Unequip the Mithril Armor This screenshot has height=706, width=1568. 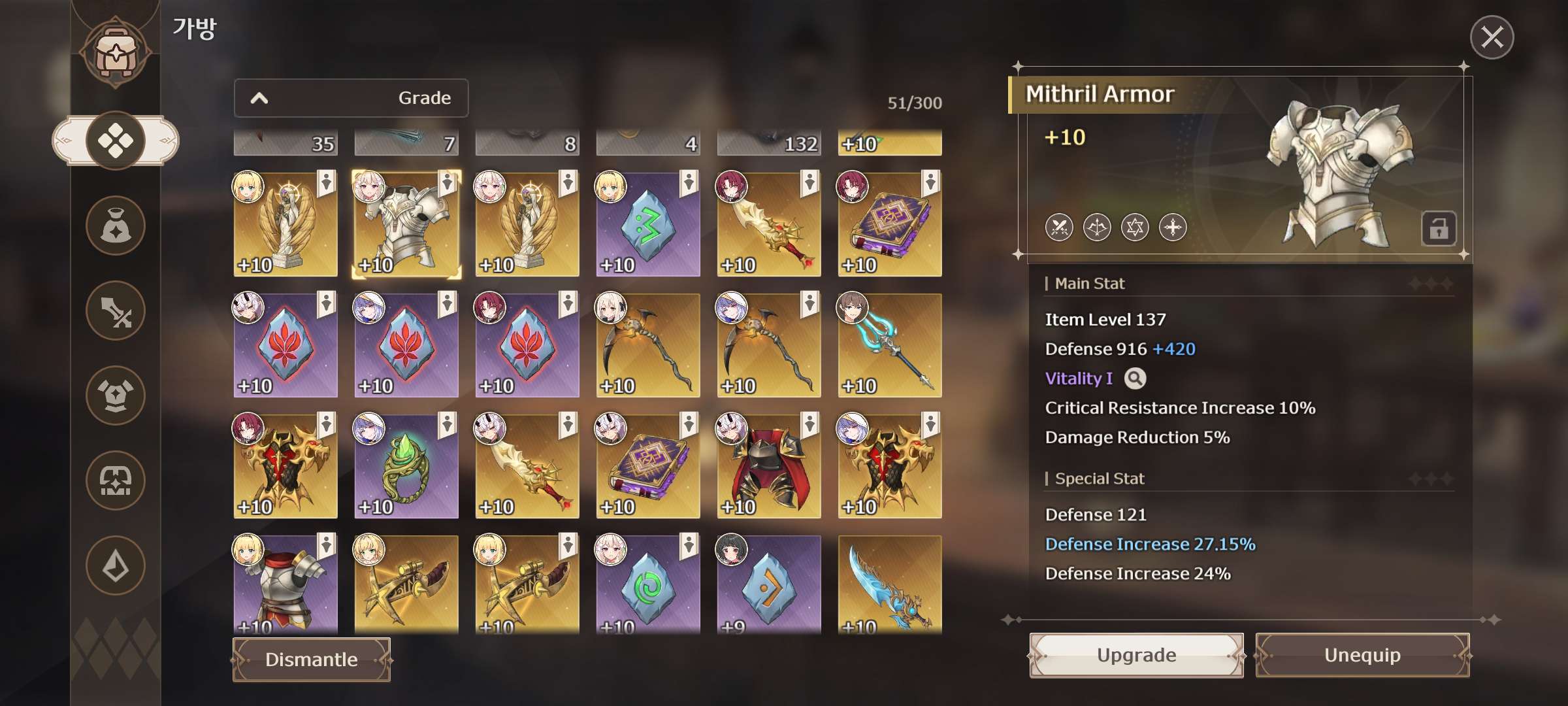tap(1362, 655)
